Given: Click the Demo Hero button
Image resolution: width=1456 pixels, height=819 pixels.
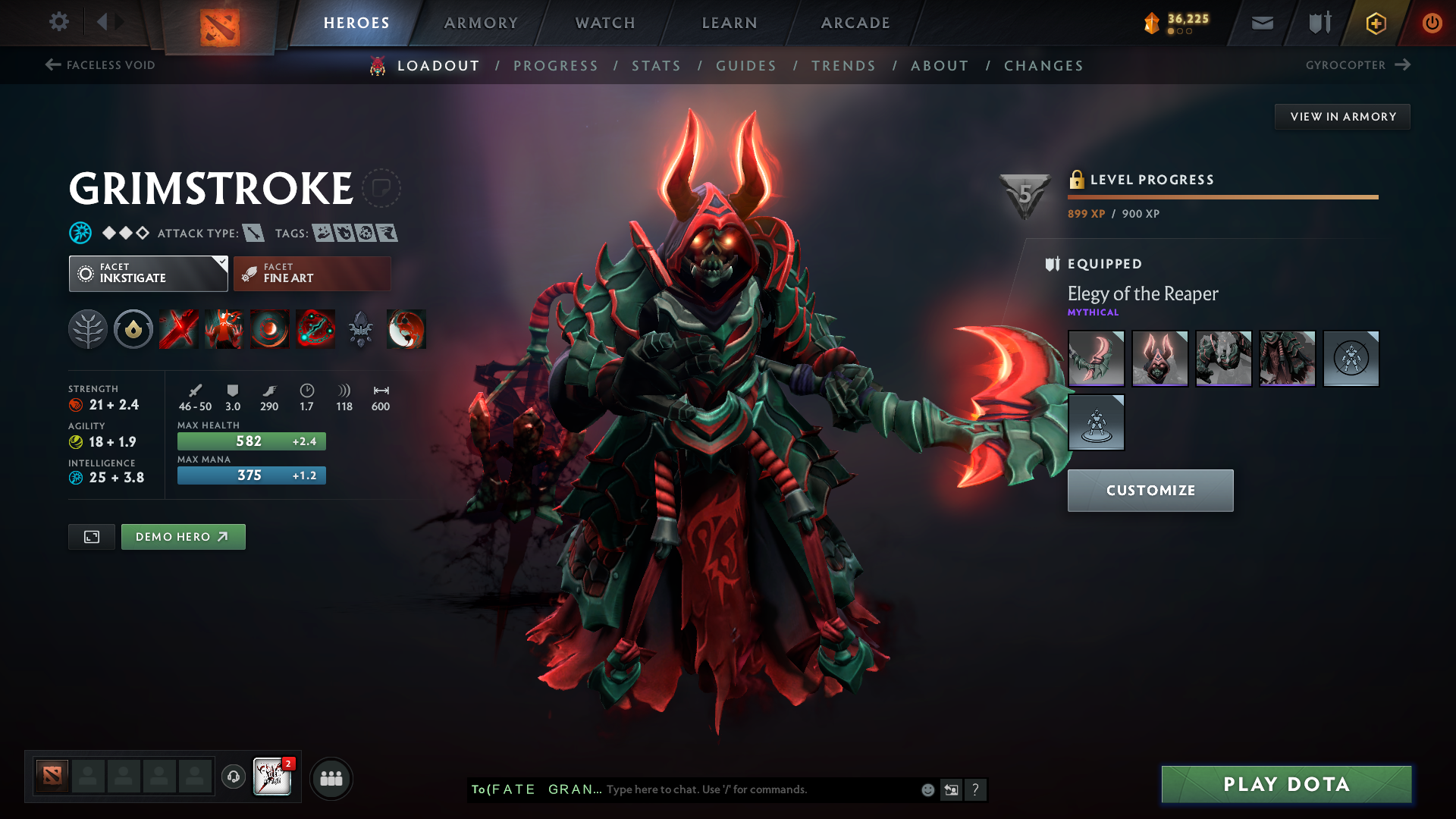Looking at the screenshot, I should (x=183, y=536).
